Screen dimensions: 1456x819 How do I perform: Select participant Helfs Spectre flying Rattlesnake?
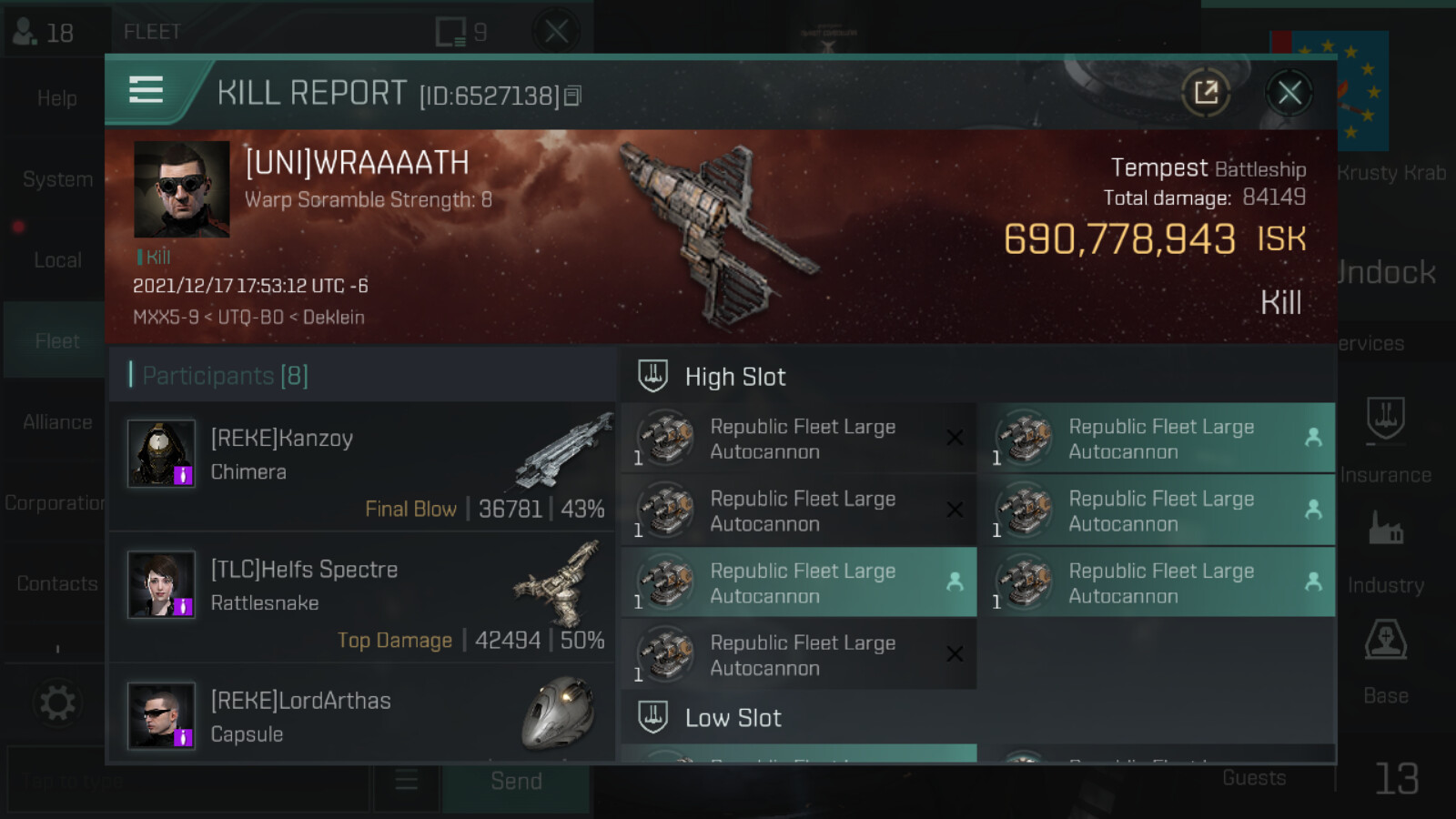pyautogui.click(x=362, y=597)
